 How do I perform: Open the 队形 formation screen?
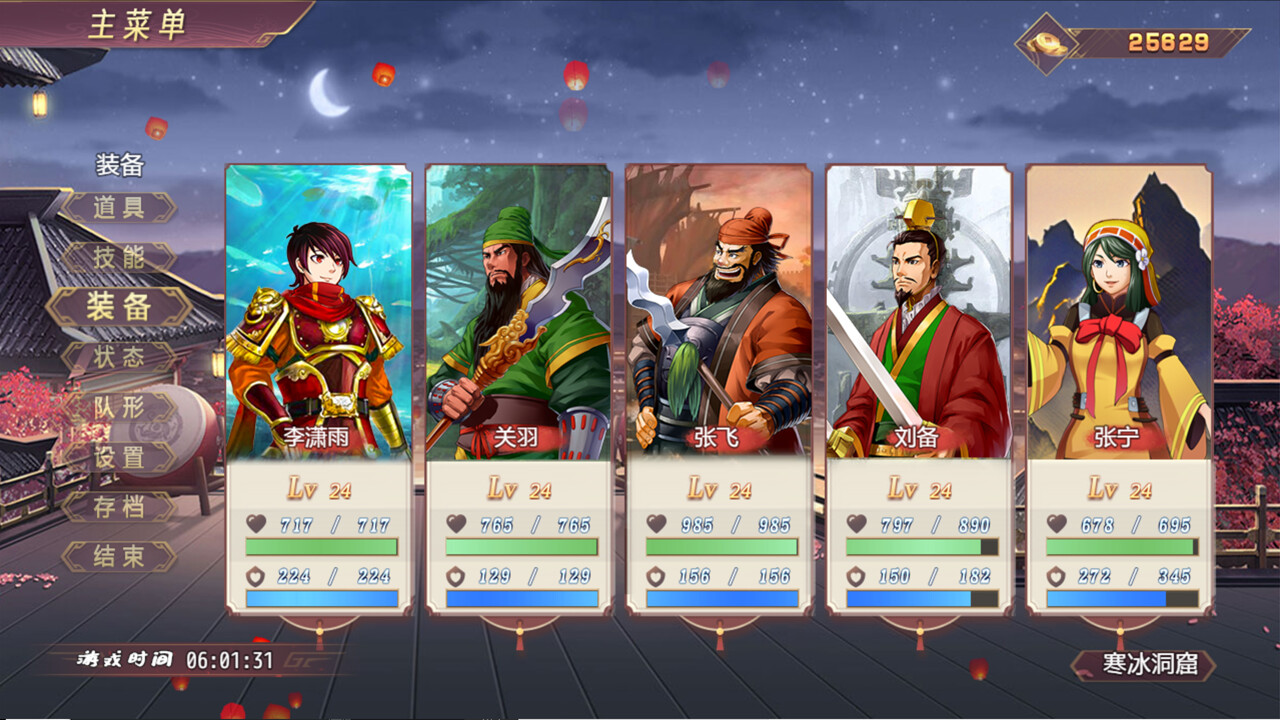point(120,407)
